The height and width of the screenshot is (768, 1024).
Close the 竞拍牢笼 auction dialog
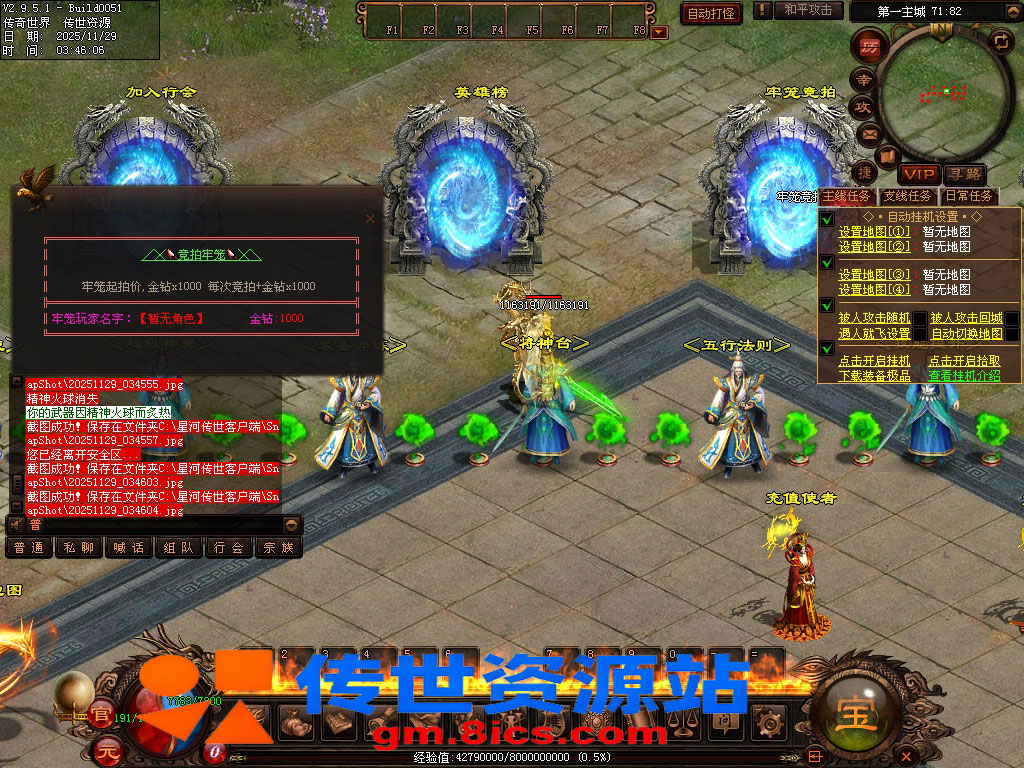370,218
